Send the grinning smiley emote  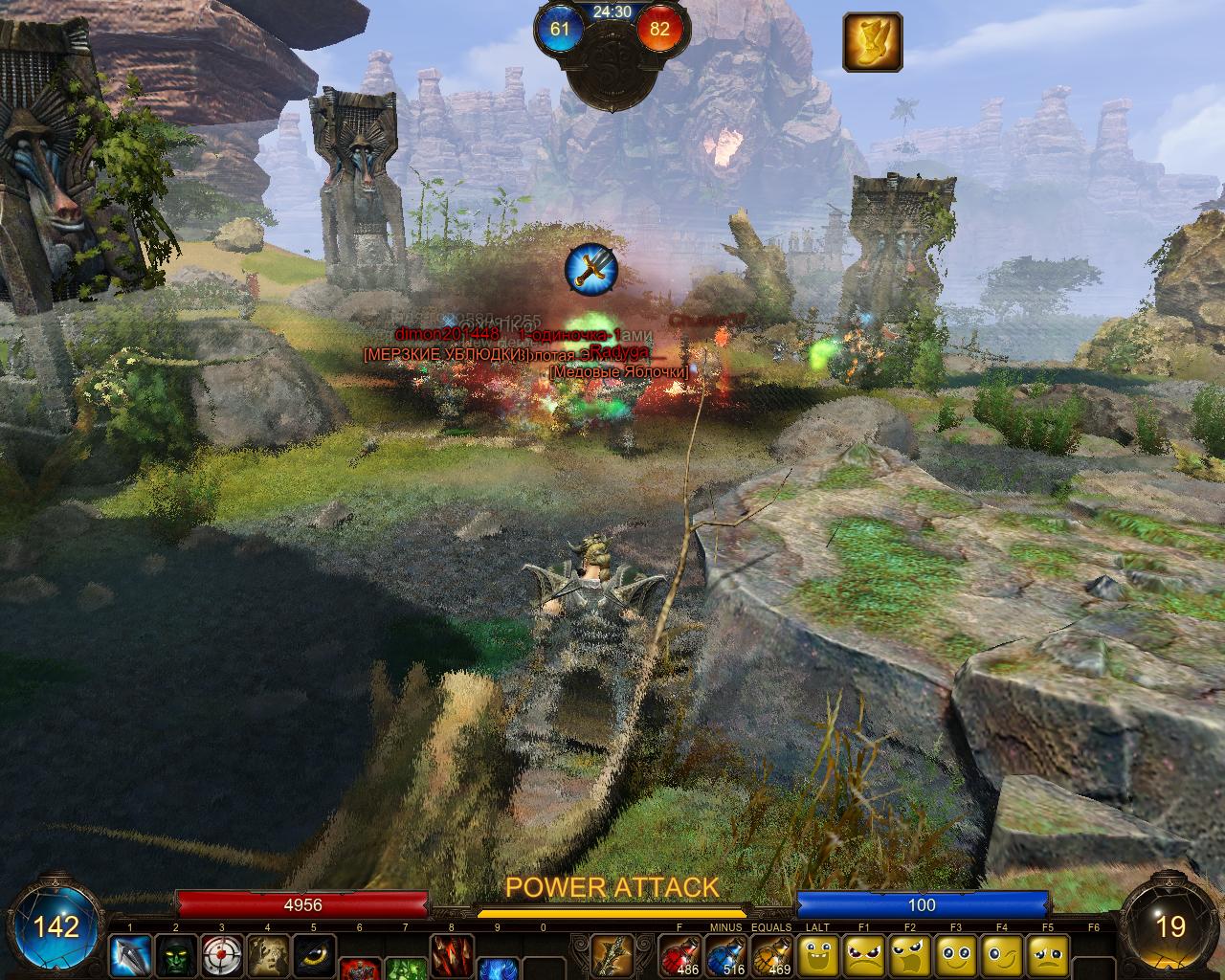[x=817, y=954]
